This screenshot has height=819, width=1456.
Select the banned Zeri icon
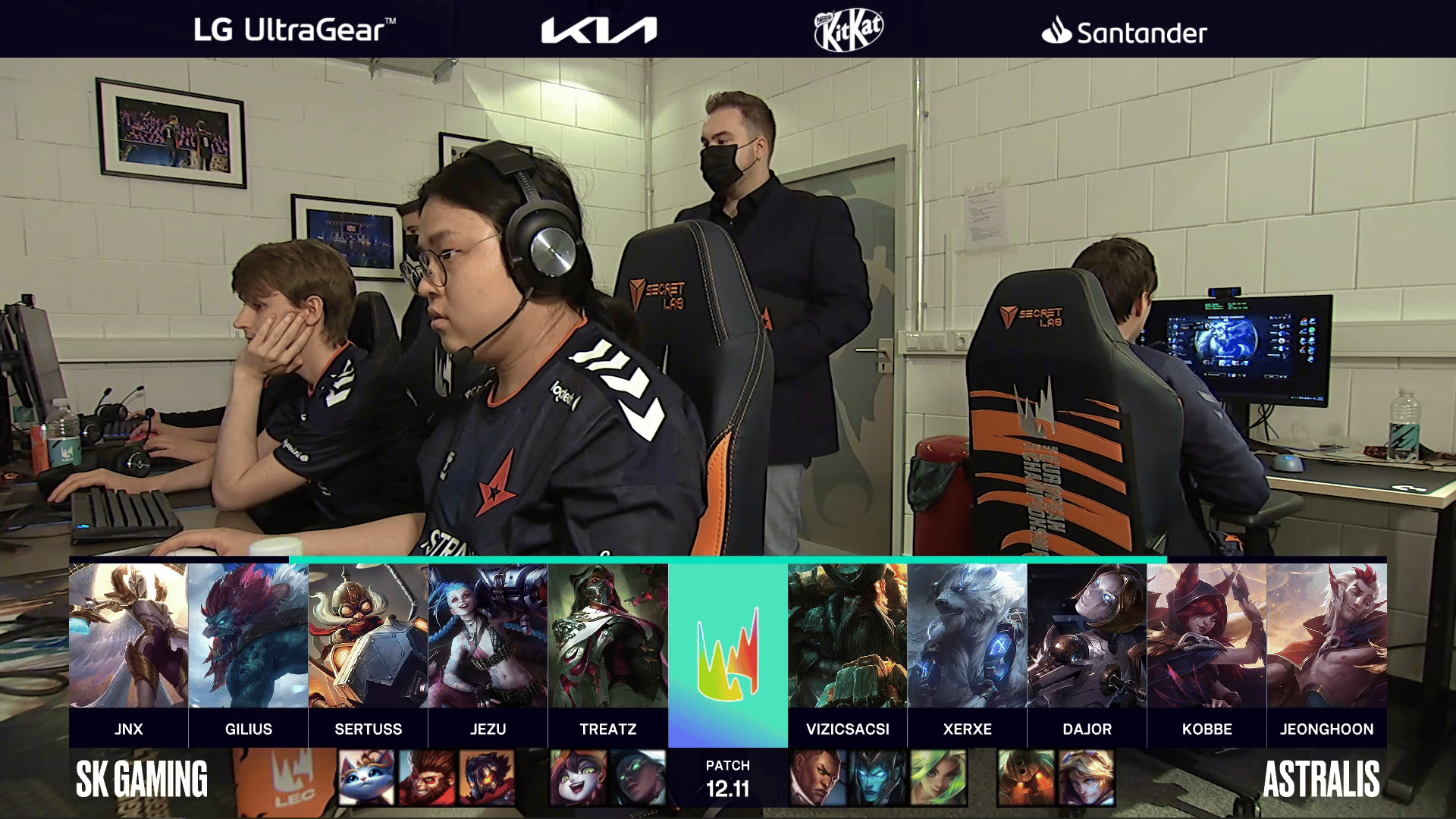point(938,777)
